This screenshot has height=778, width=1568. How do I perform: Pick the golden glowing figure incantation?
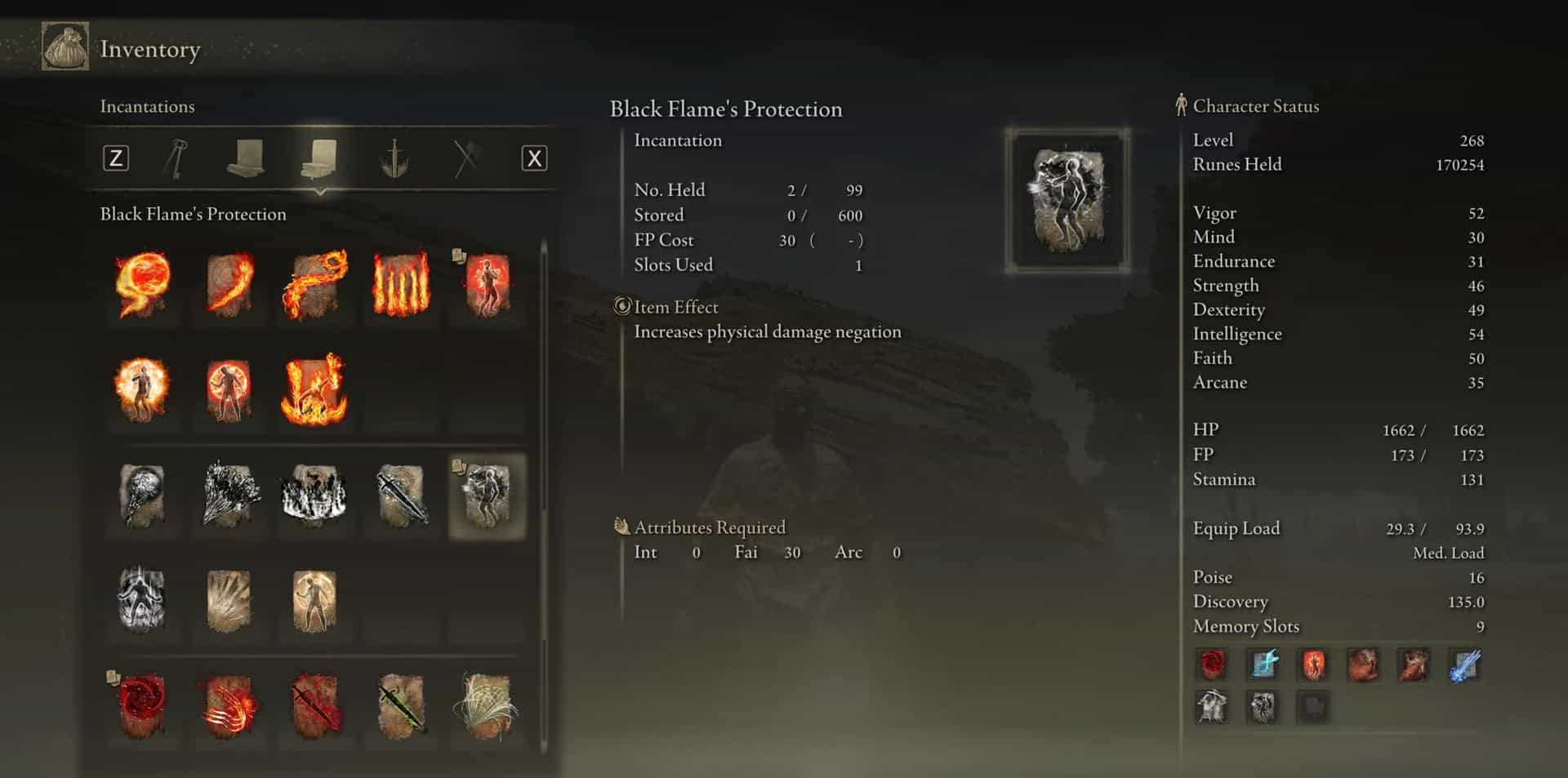click(x=315, y=601)
